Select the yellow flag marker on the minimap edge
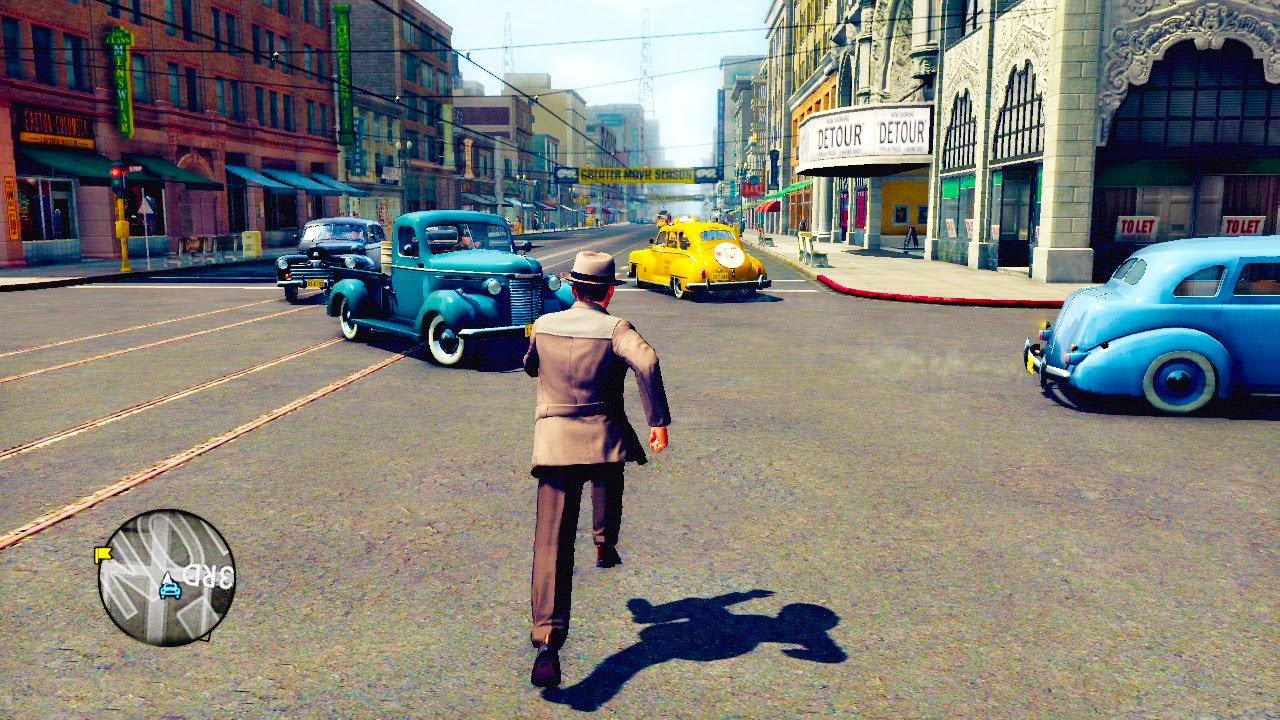The width and height of the screenshot is (1280, 720). click(102, 553)
